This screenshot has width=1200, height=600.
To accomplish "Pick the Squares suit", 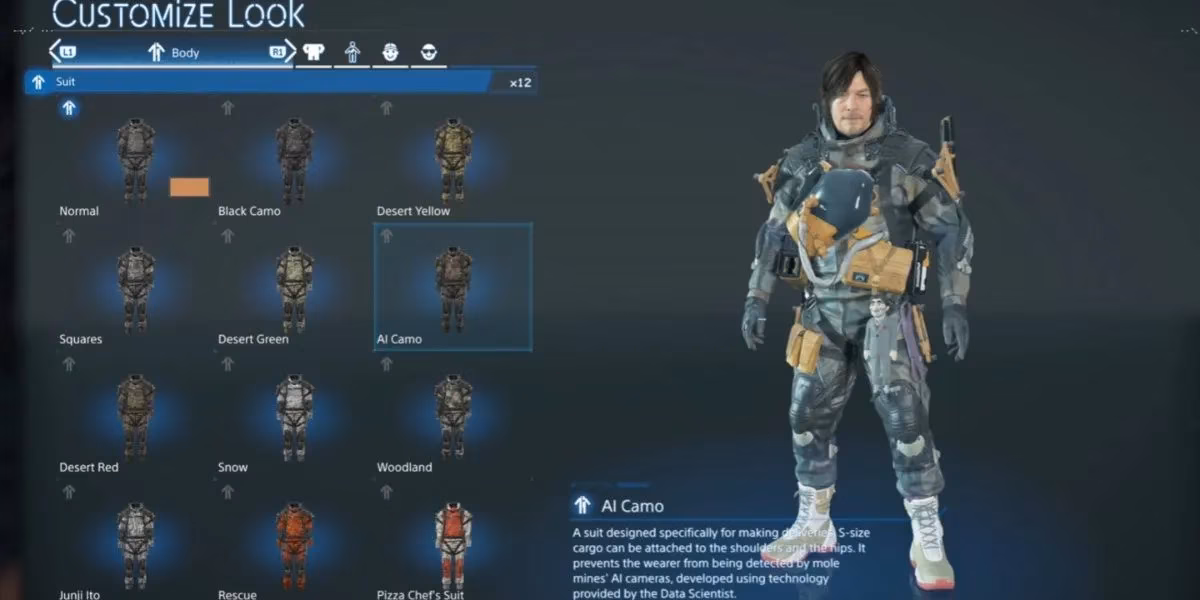I will click(135, 288).
